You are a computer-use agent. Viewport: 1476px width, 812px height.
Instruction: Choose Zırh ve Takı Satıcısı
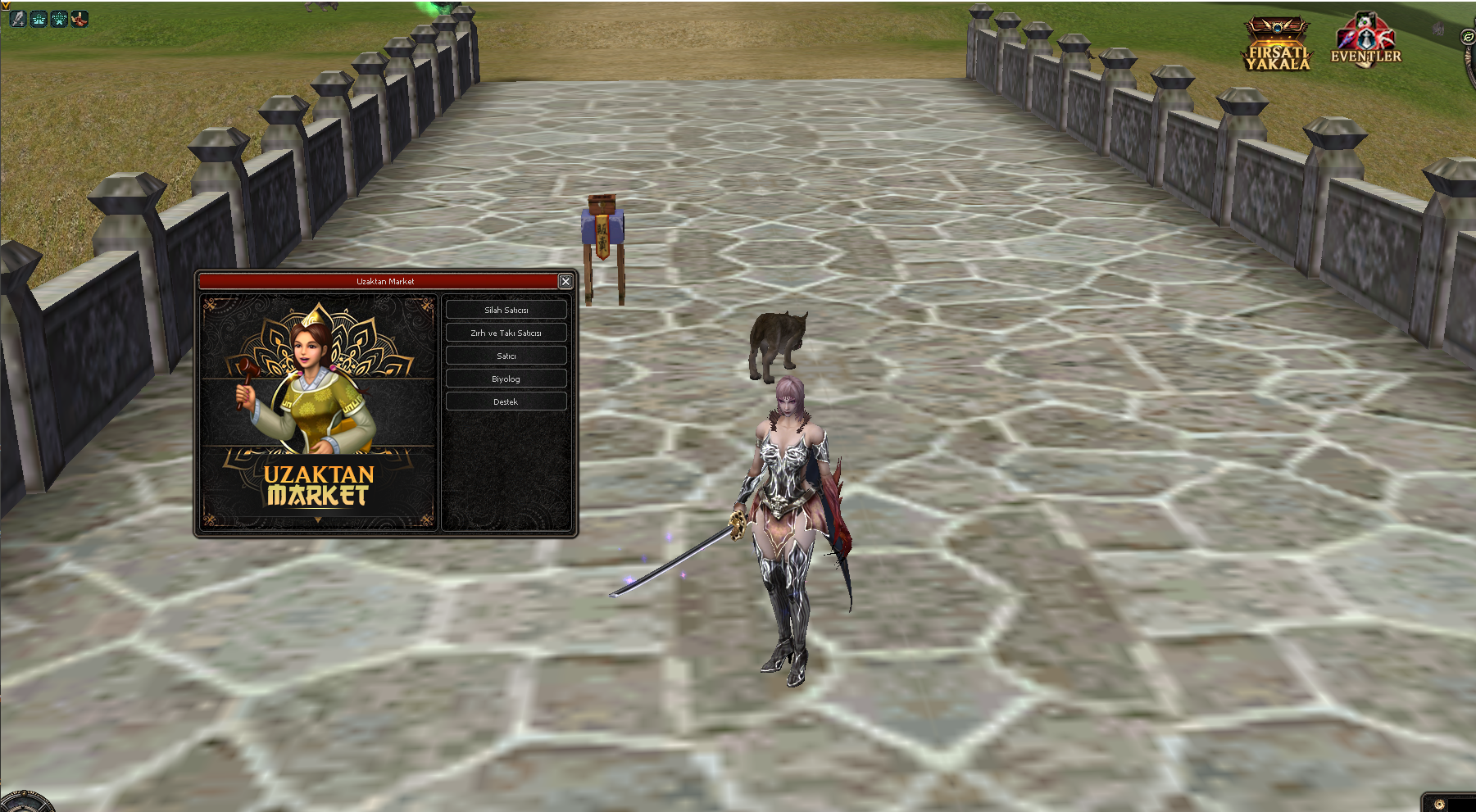(x=506, y=333)
